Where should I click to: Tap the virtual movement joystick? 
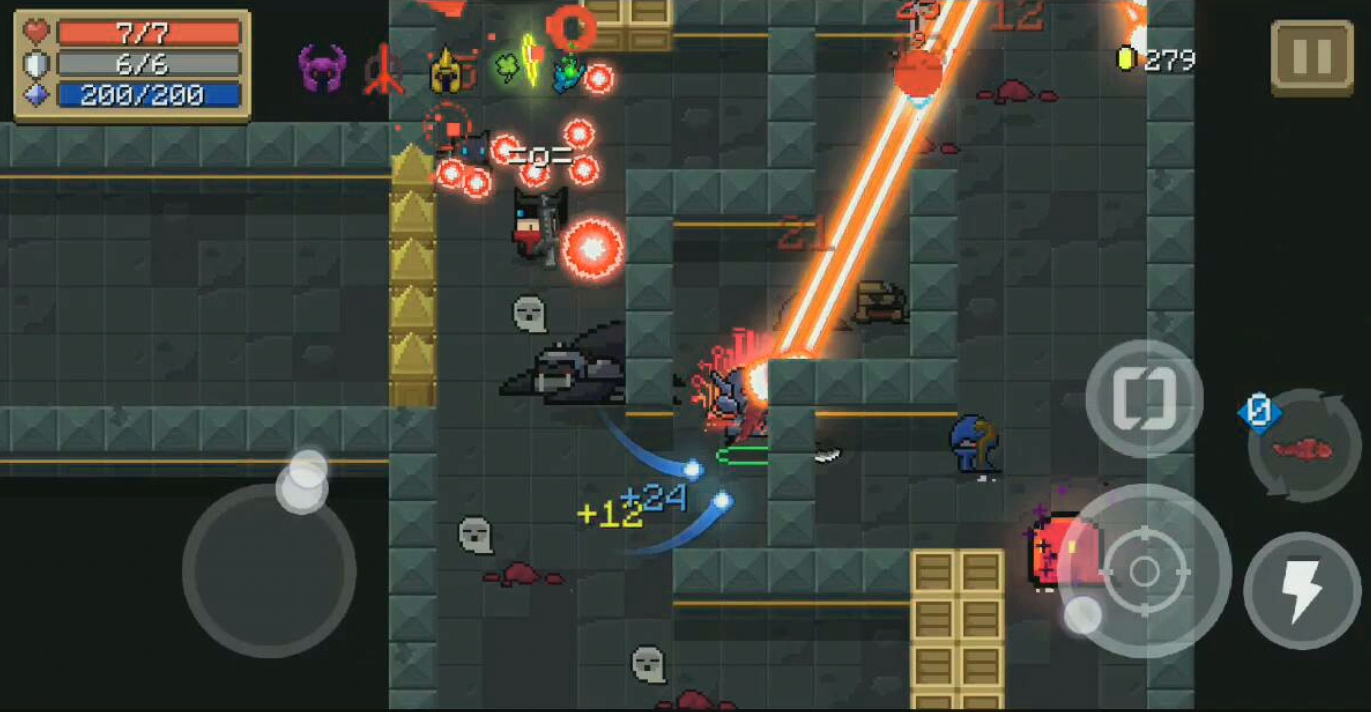[x=269, y=570]
